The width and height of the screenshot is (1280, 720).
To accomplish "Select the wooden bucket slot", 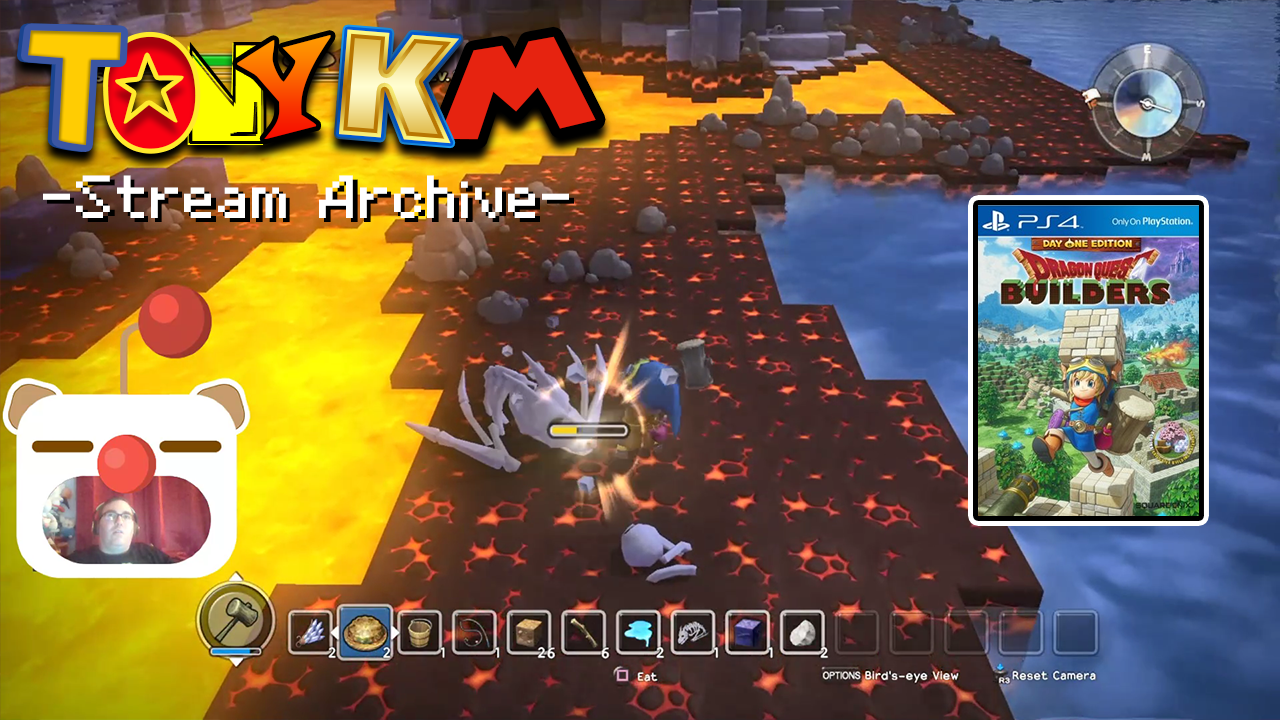I will [x=419, y=632].
